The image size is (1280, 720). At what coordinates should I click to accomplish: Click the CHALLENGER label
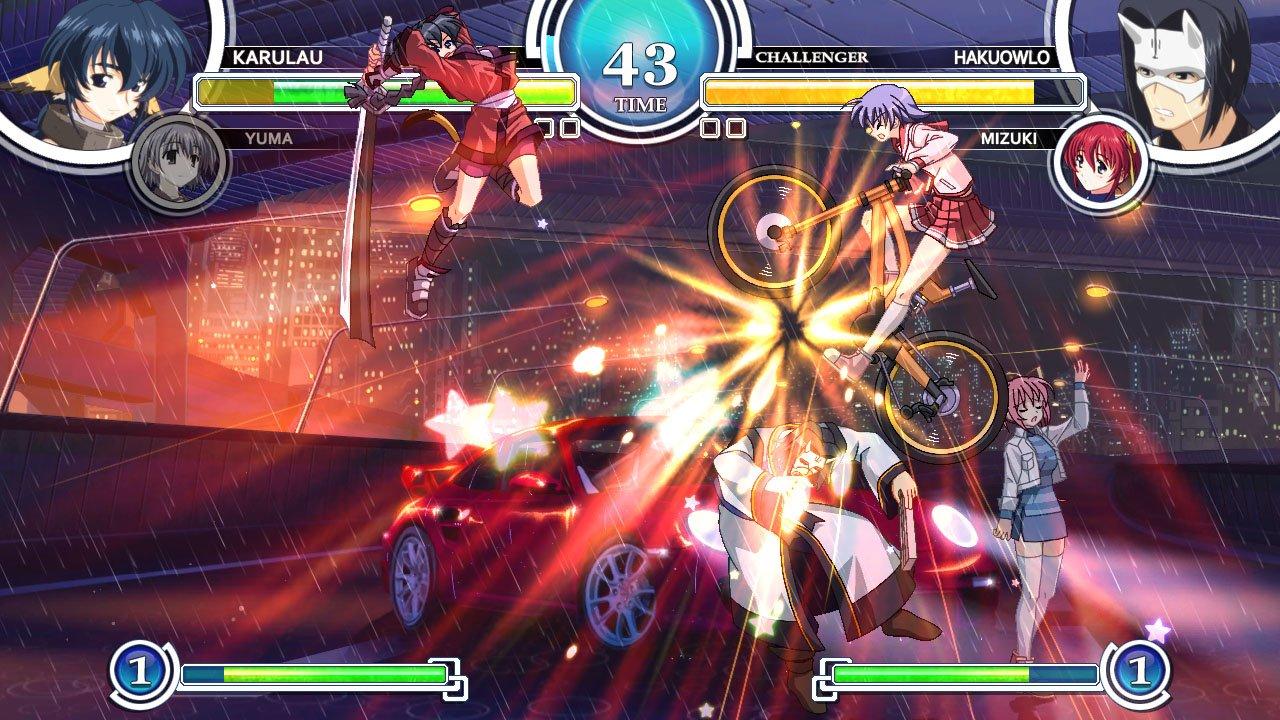pyautogui.click(x=810, y=57)
